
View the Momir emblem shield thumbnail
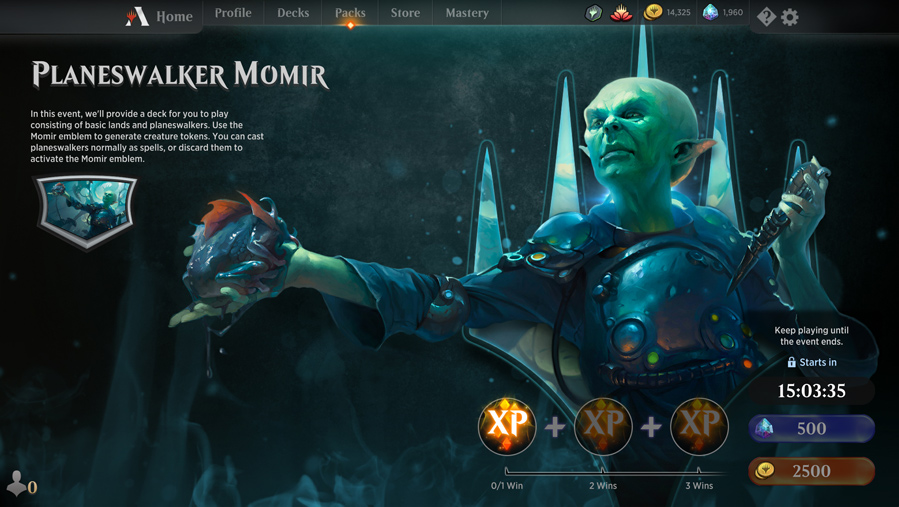(86, 209)
